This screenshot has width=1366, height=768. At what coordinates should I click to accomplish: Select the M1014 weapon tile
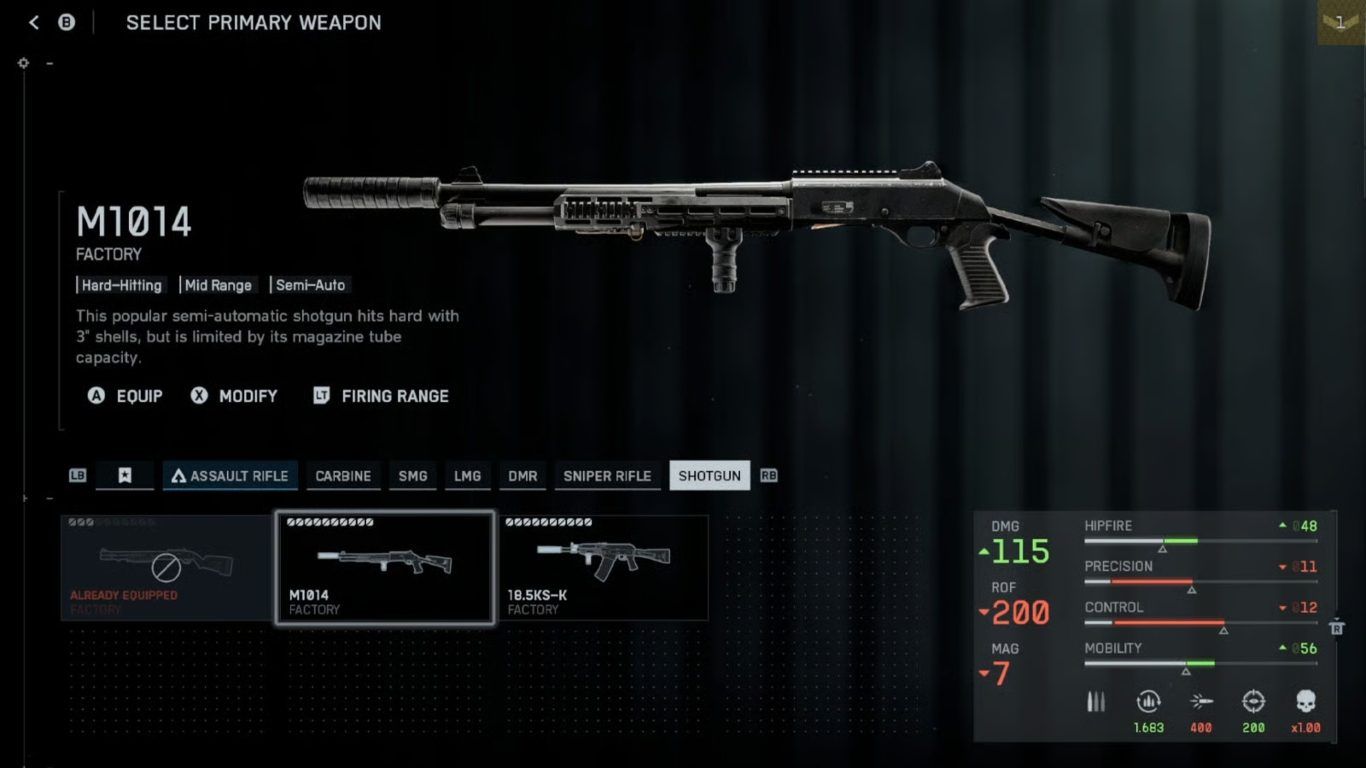[384, 568]
